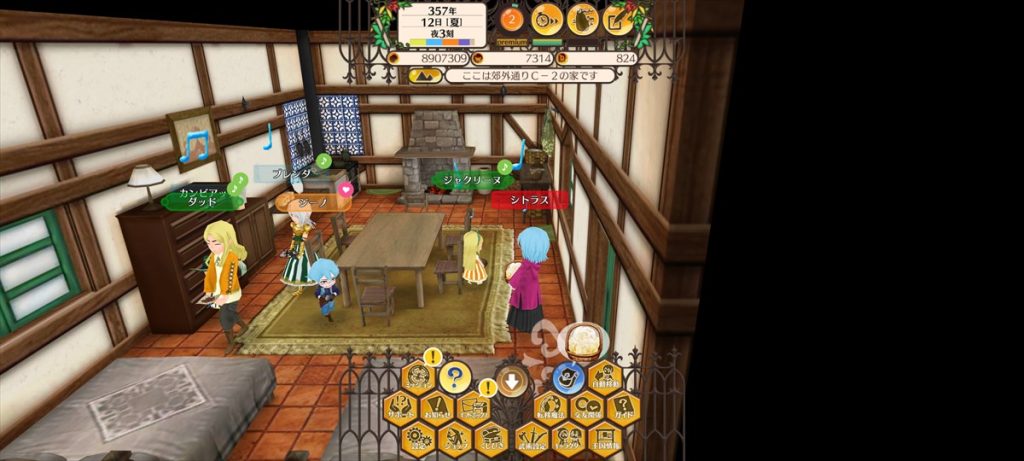This screenshot has height=461, width=1024.
Task: Click the orange premium number 2 badge
Action: click(512, 18)
